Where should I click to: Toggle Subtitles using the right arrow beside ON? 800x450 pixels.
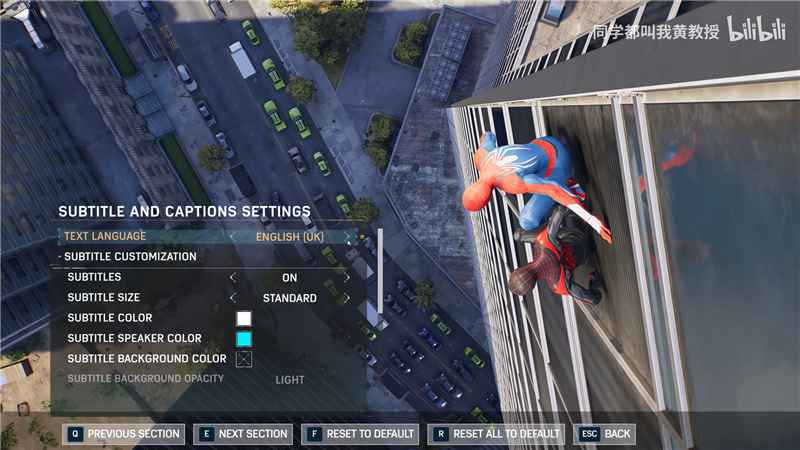[x=347, y=278]
